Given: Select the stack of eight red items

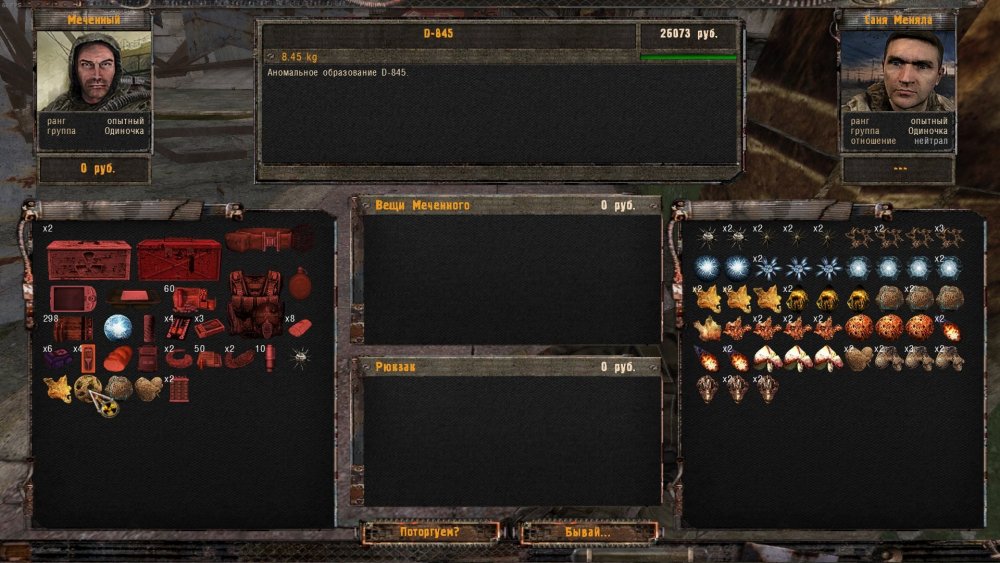Looking at the screenshot, I should 299,328.
